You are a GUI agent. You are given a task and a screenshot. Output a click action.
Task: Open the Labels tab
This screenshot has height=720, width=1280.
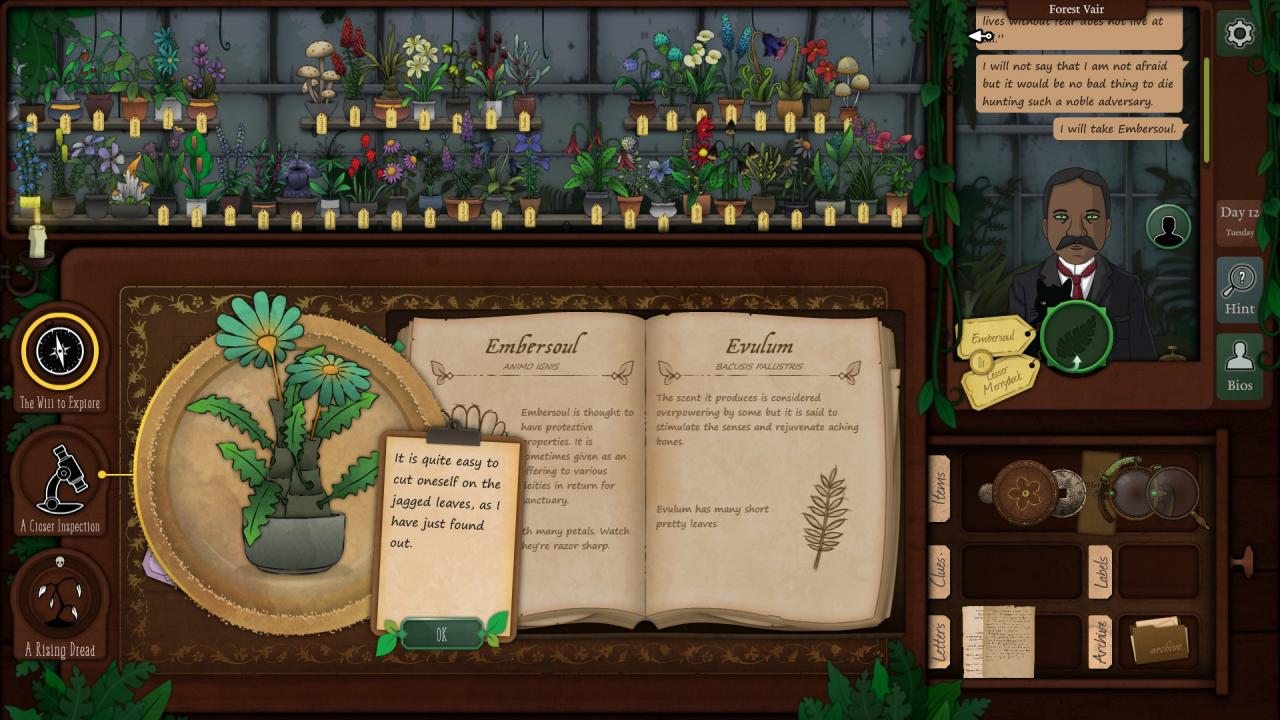click(x=1099, y=572)
